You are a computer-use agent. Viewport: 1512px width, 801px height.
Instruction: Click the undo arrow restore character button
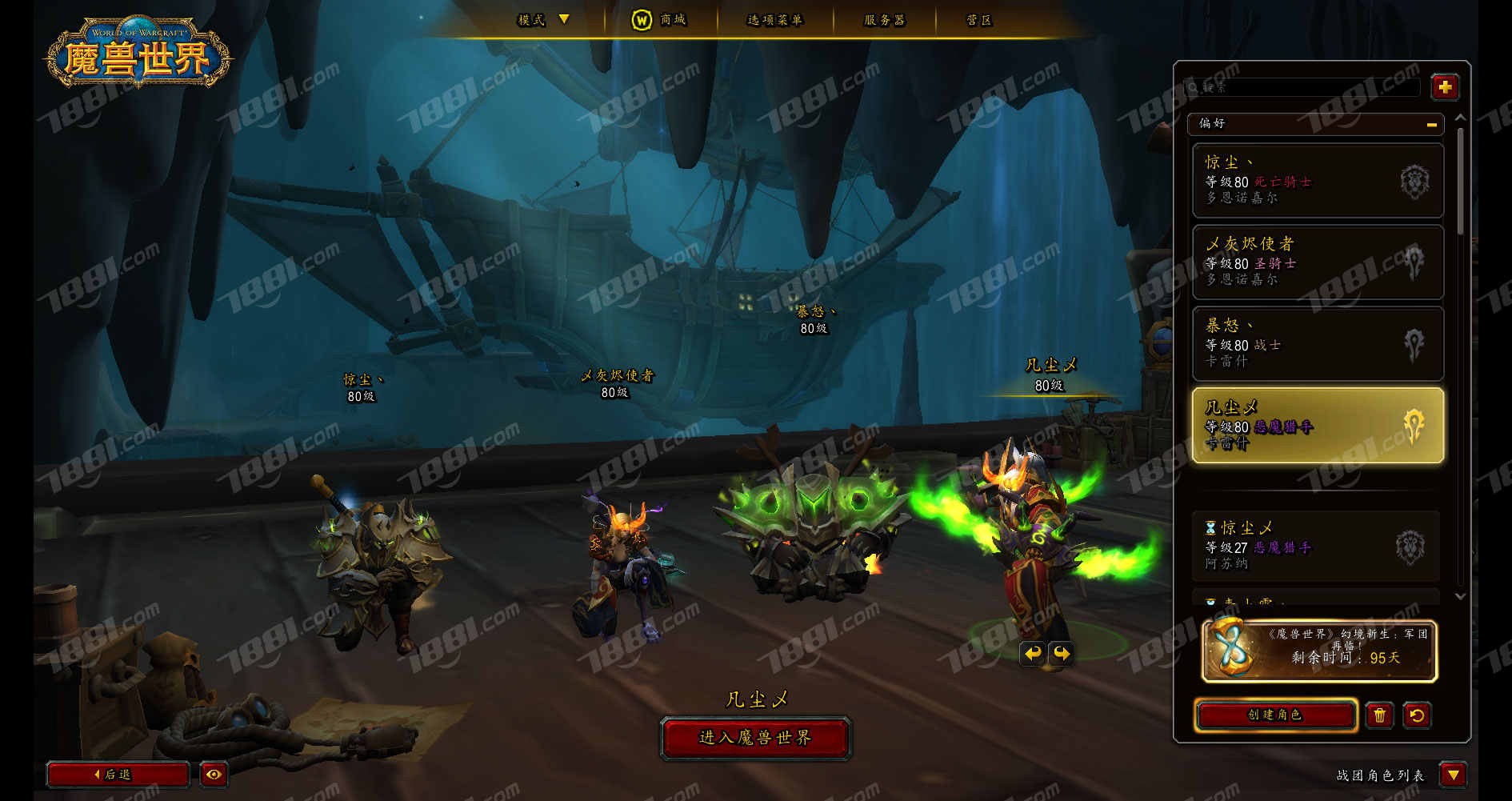pos(1417,715)
